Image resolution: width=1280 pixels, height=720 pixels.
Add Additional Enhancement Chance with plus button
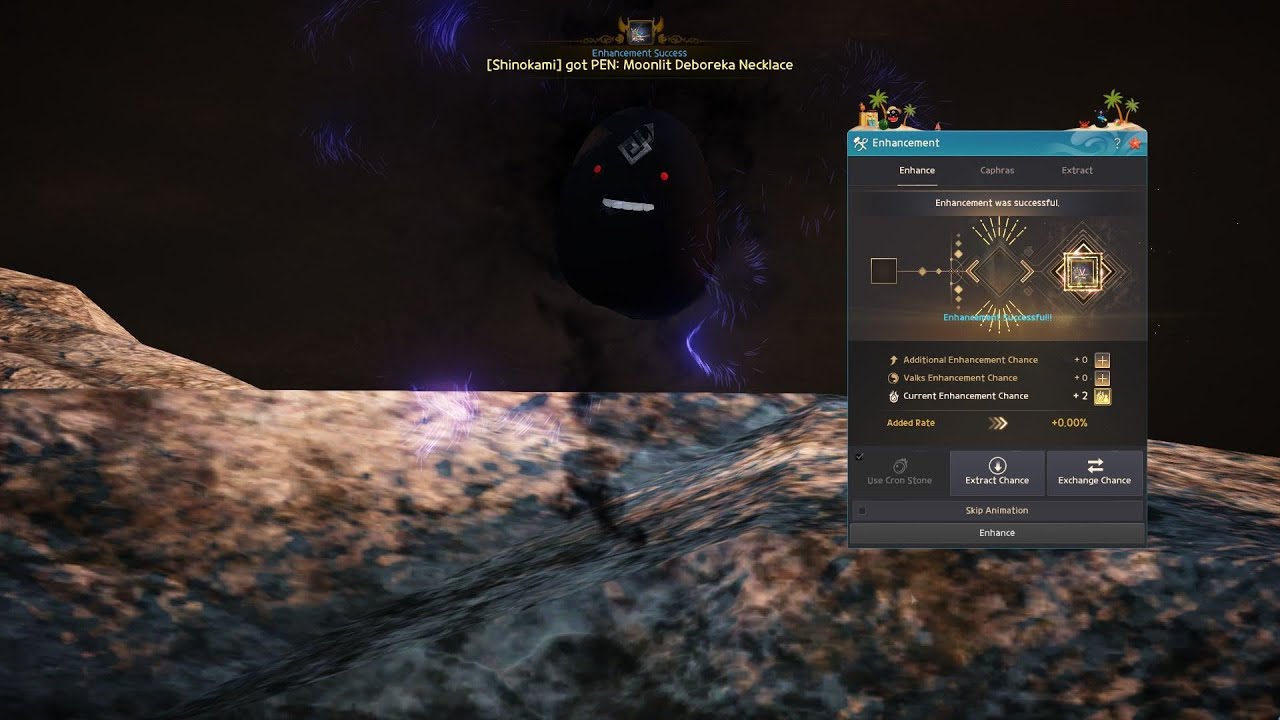(x=1102, y=360)
